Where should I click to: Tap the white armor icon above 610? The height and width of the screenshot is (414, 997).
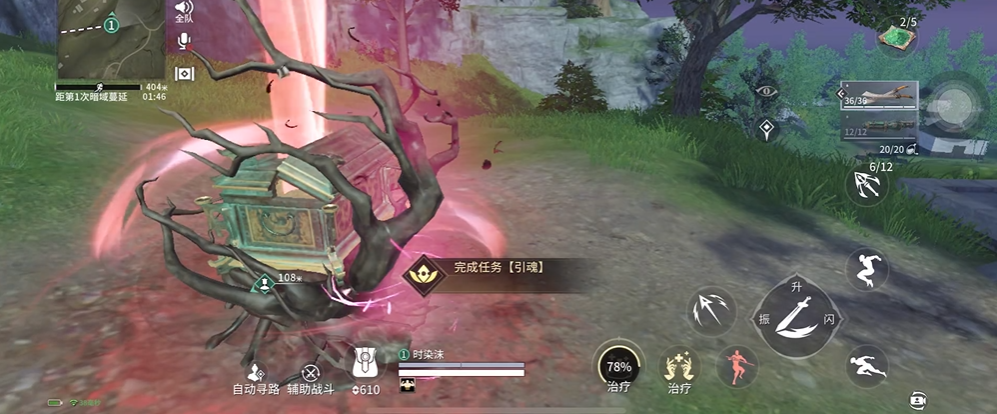[367, 362]
